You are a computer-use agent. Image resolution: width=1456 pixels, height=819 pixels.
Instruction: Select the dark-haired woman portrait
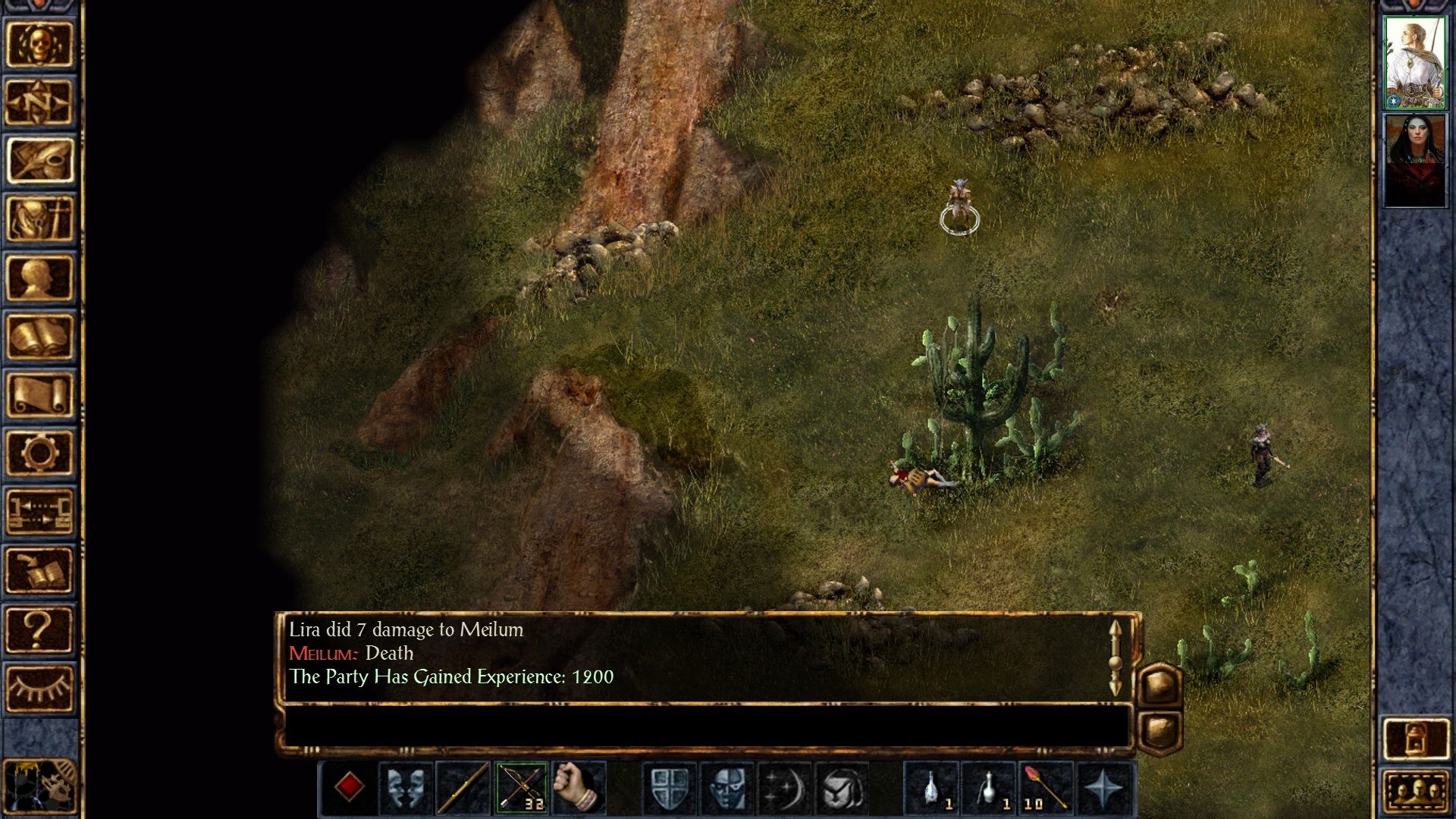(1415, 159)
